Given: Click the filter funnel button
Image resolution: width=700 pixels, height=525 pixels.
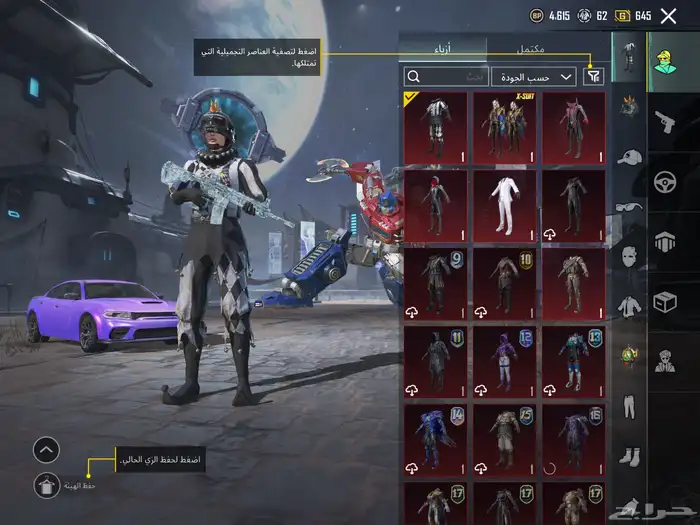Looking at the screenshot, I should [594, 76].
